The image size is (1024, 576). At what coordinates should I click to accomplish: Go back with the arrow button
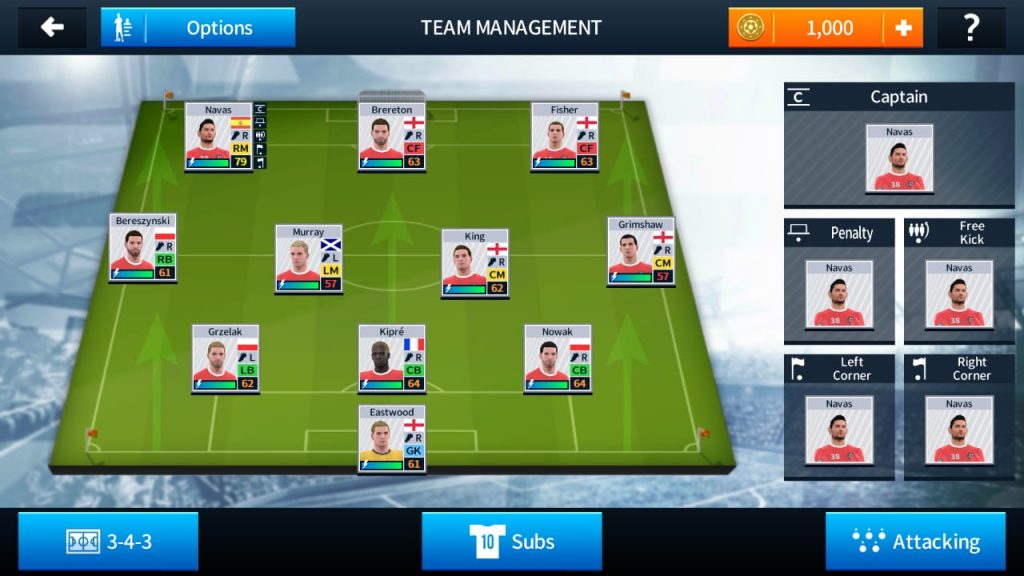click(x=52, y=27)
